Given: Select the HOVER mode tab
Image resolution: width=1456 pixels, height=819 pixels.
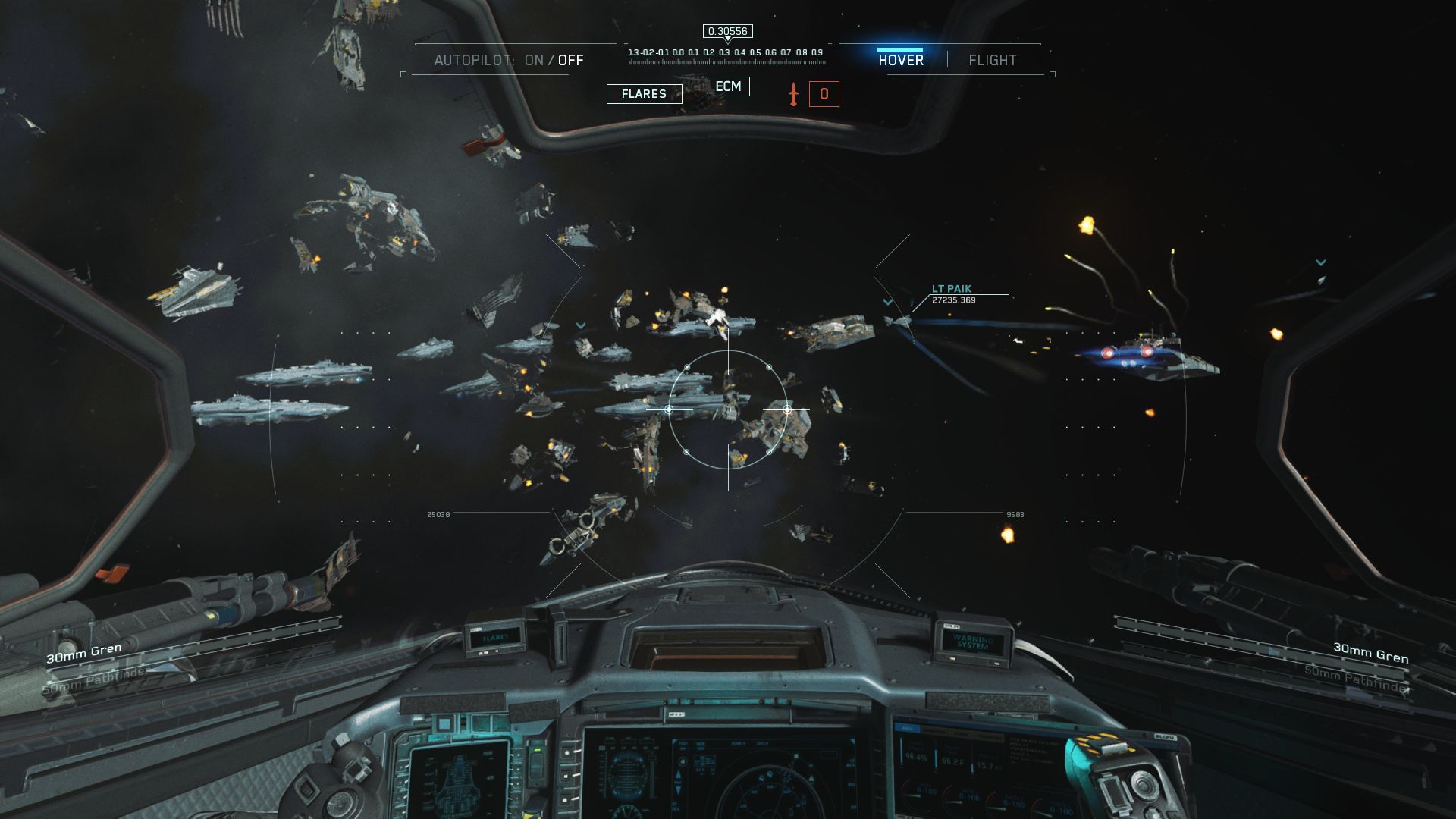Looking at the screenshot, I should coord(901,61).
